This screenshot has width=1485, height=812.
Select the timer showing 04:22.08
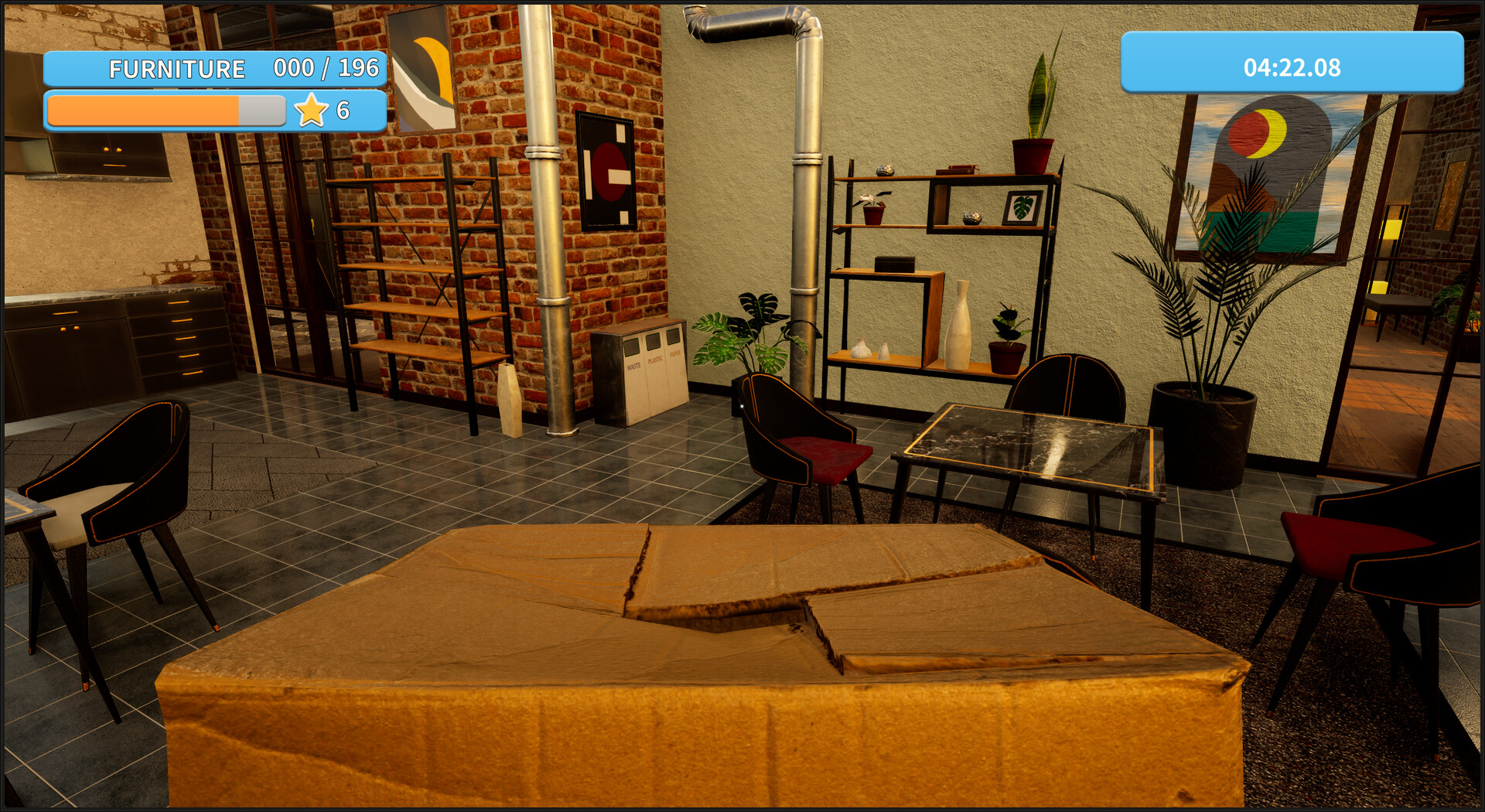(1293, 68)
